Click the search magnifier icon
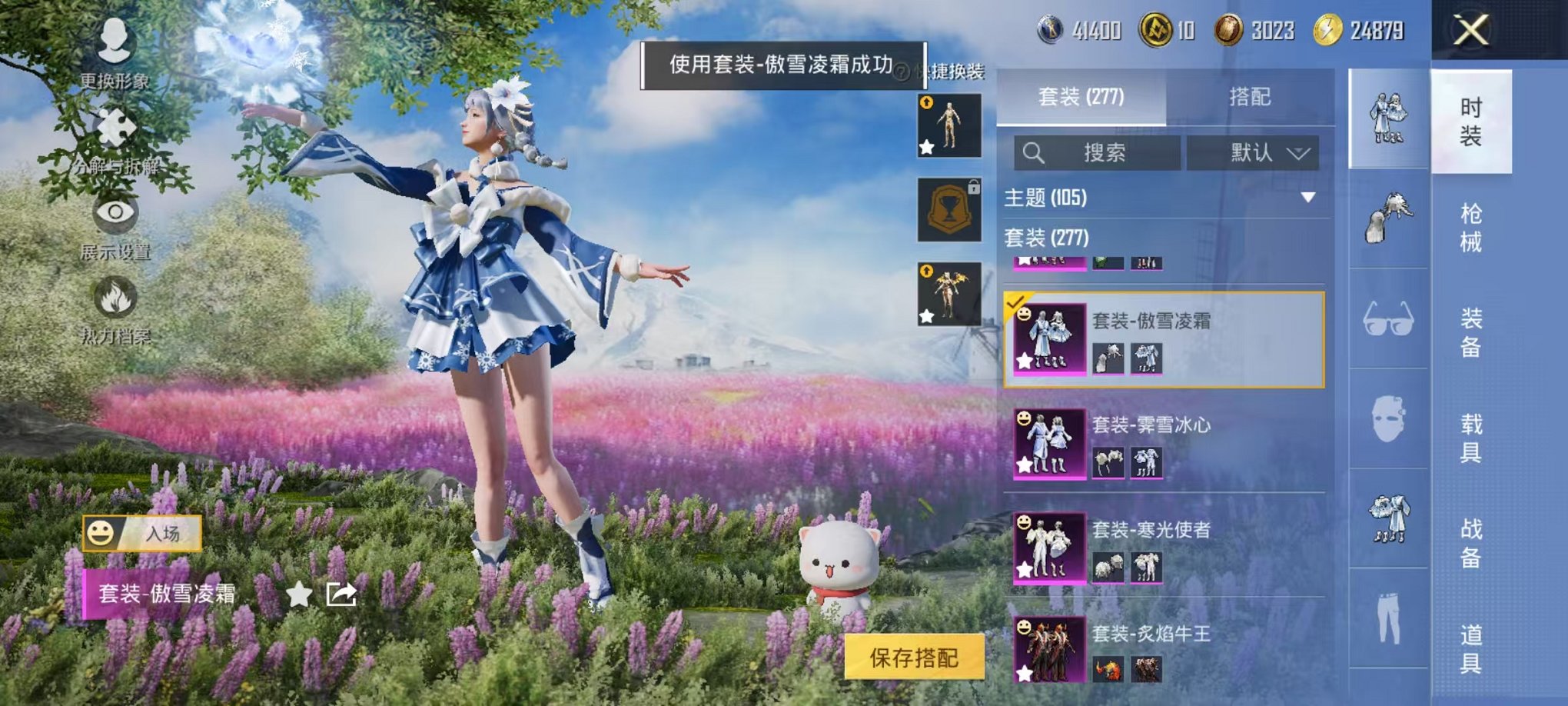The width and height of the screenshot is (1568, 706). [1034, 151]
